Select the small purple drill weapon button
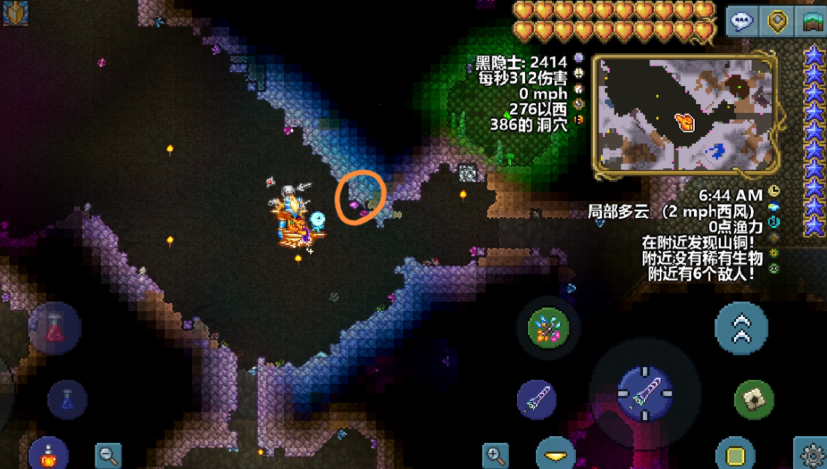827x469 pixels. (x=537, y=399)
